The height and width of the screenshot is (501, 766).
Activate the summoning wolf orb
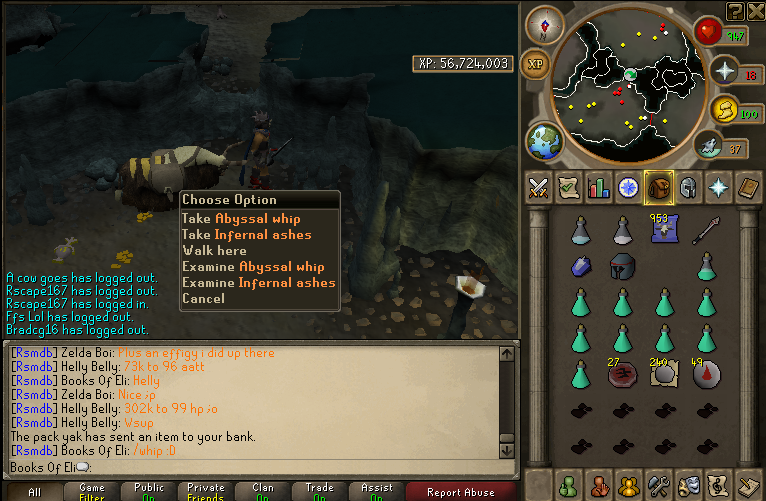[709, 147]
